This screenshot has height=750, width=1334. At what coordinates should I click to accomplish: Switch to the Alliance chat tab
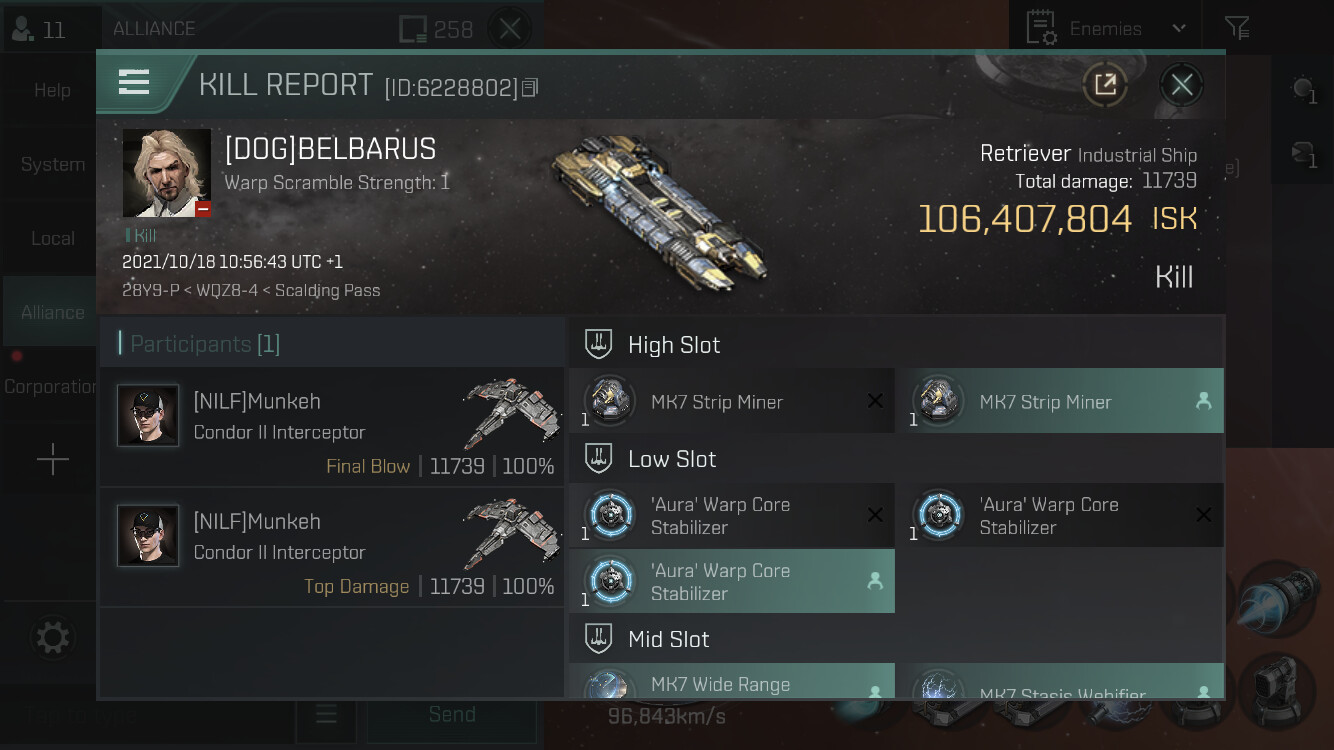click(52, 312)
